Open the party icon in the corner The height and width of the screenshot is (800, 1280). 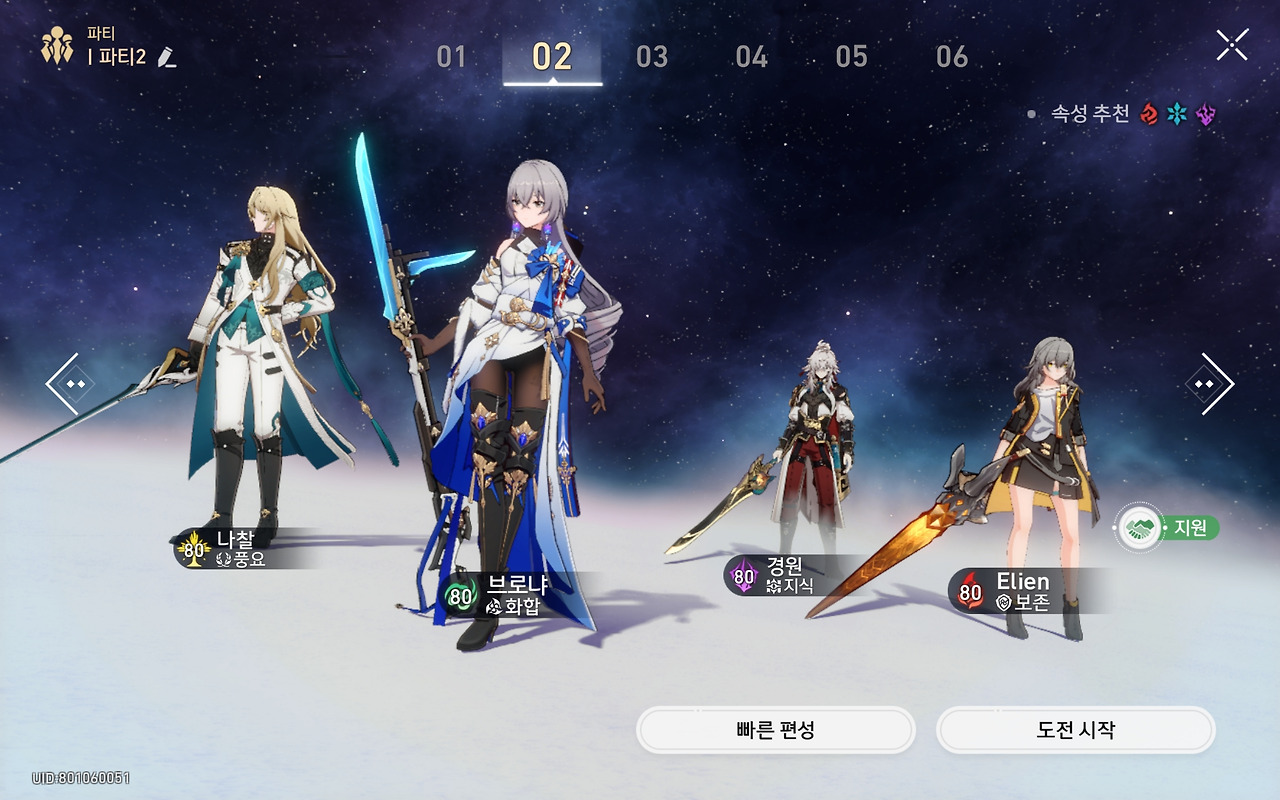(57, 46)
